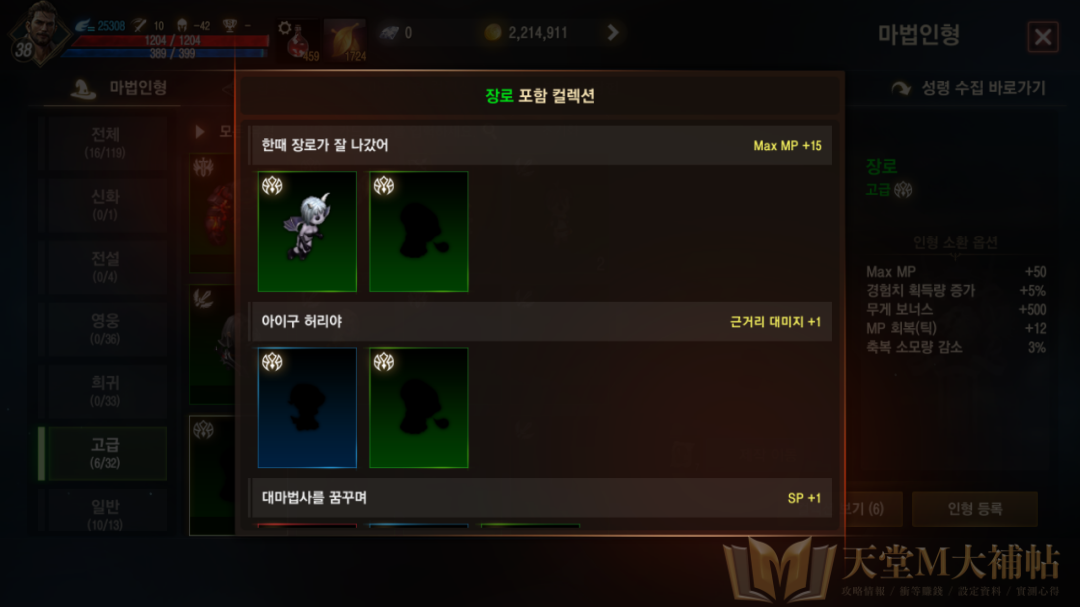Expand the currency bar arrow

[x=613, y=33]
